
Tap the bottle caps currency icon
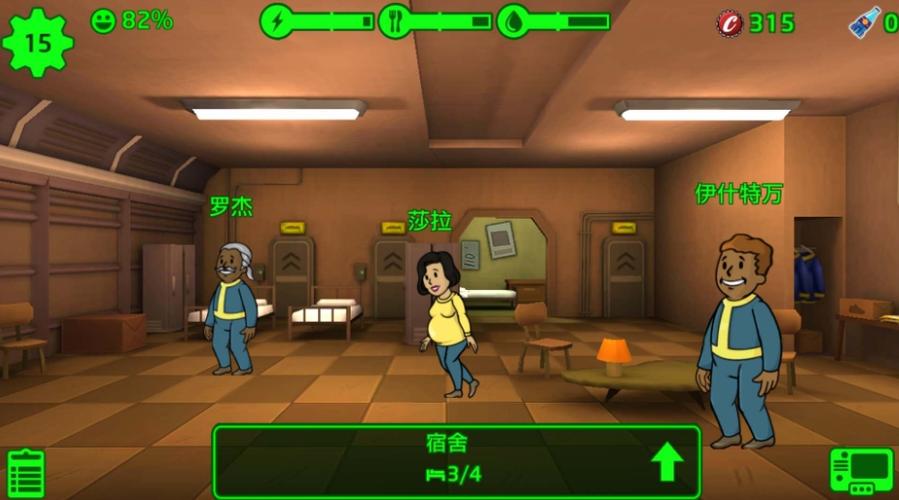point(729,23)
